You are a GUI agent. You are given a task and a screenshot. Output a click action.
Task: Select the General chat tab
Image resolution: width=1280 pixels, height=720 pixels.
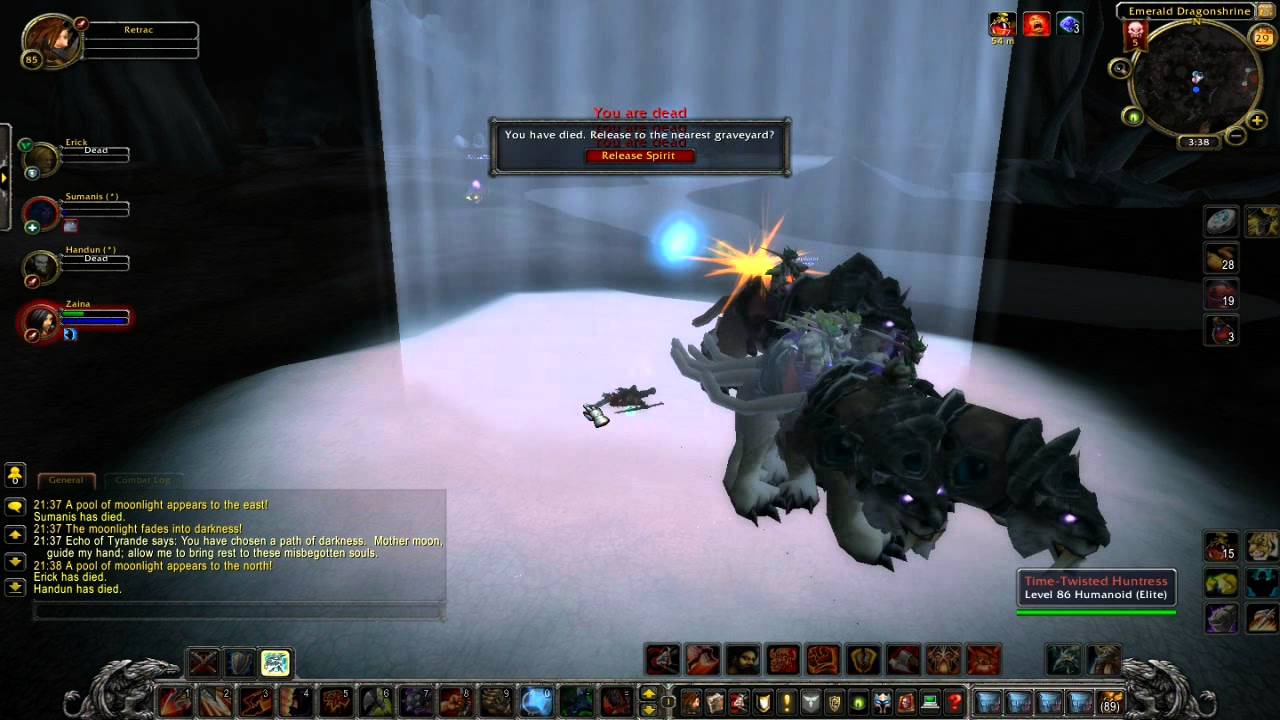pos(66,480)
